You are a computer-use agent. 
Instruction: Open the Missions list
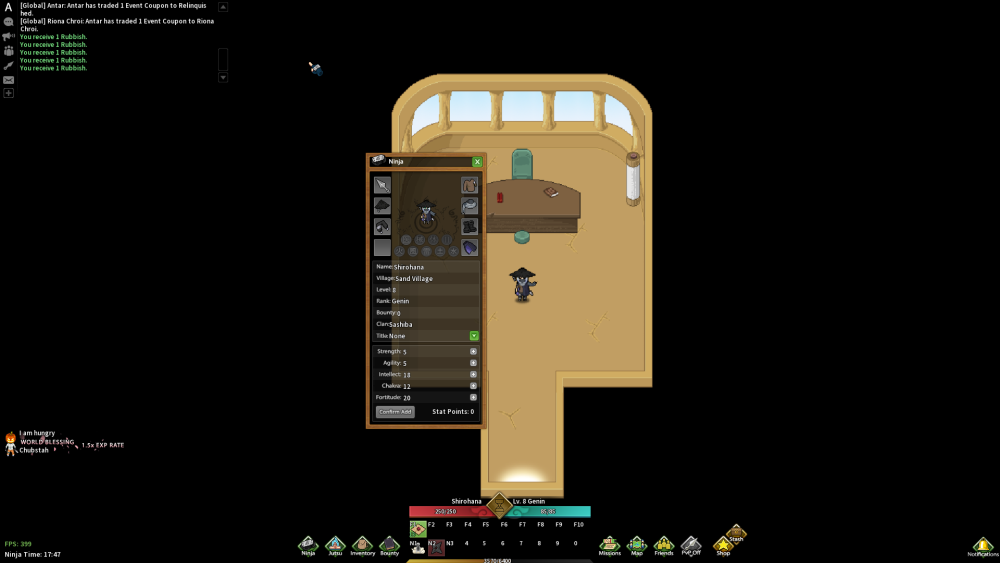[609, 545]
